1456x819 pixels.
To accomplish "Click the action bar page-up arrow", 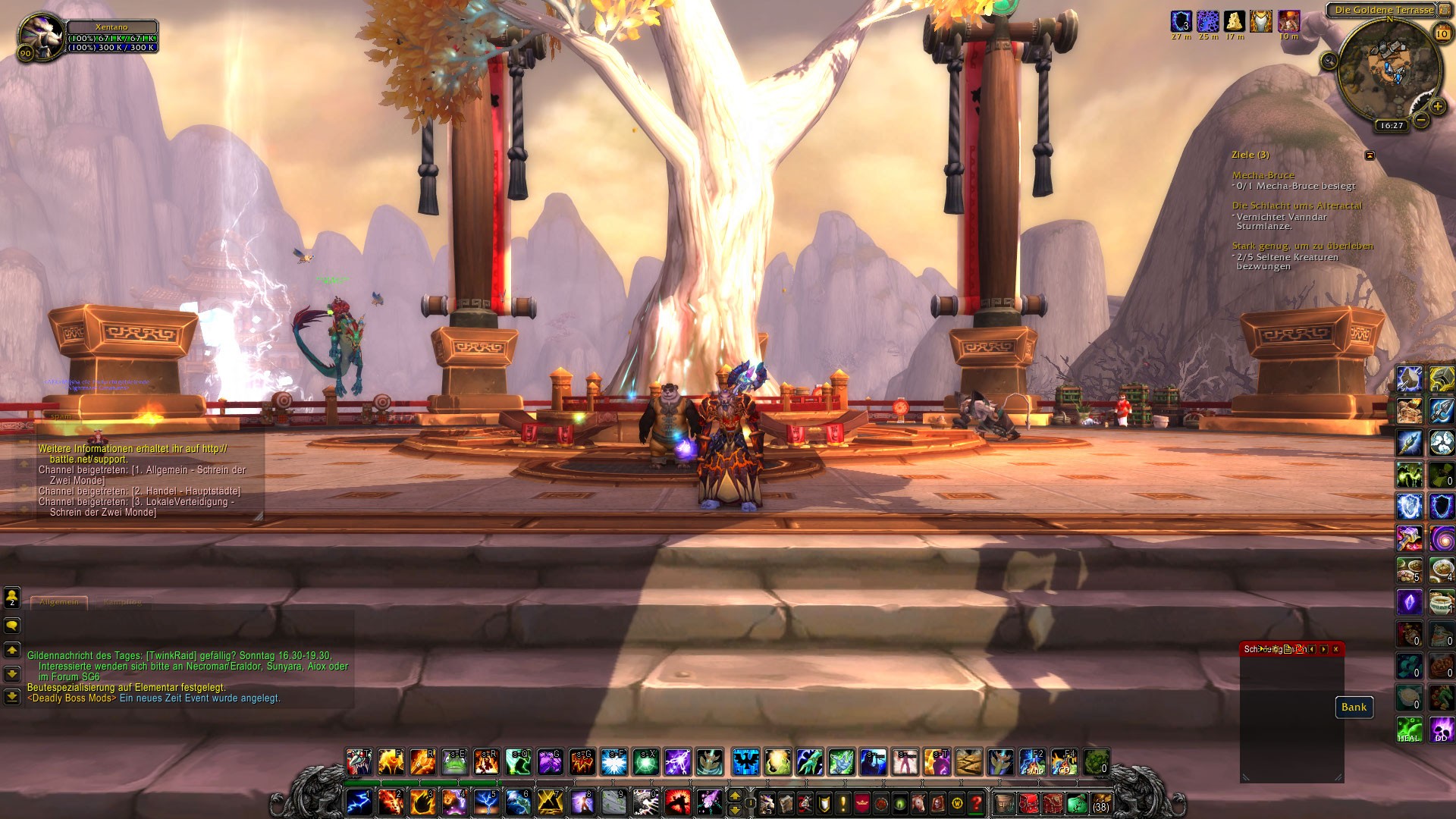I will click(734, 795).
